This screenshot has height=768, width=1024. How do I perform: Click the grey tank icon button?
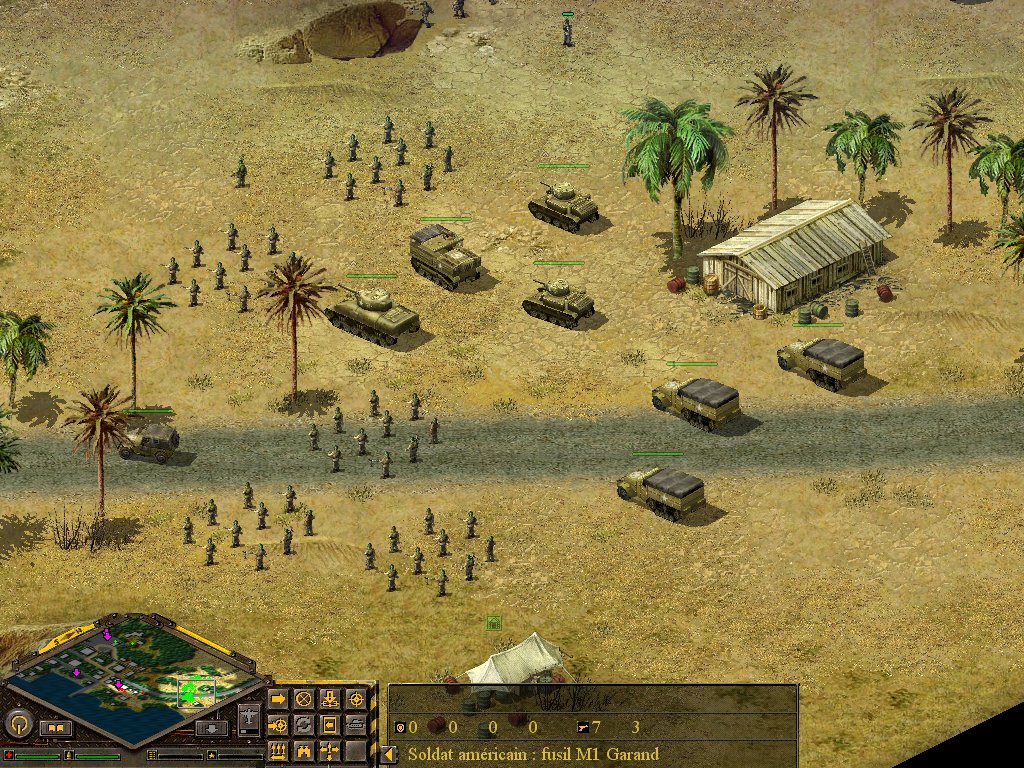(x=356, y=724)
